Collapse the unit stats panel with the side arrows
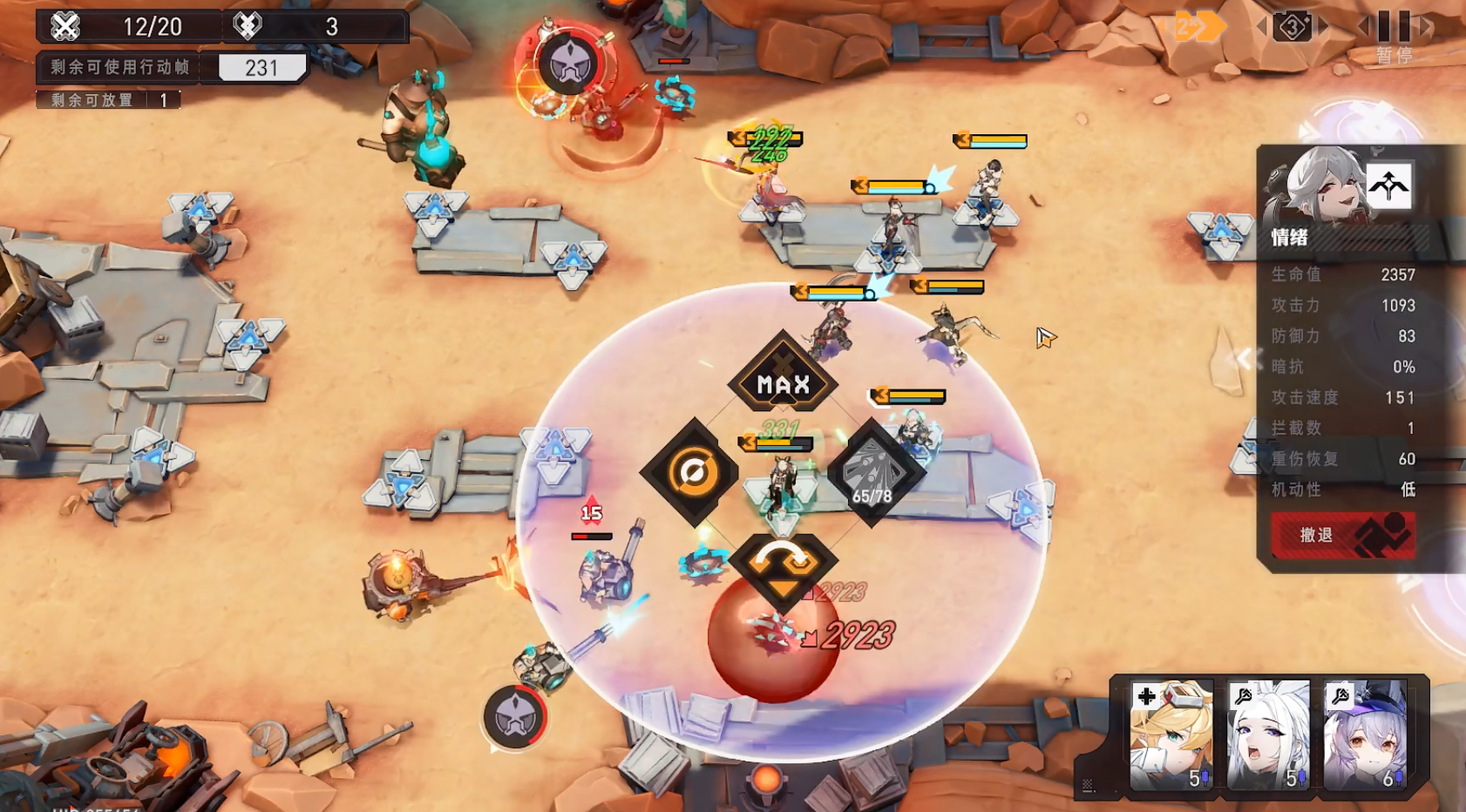The image size is (1466, 812). (x=1245, y=358)
